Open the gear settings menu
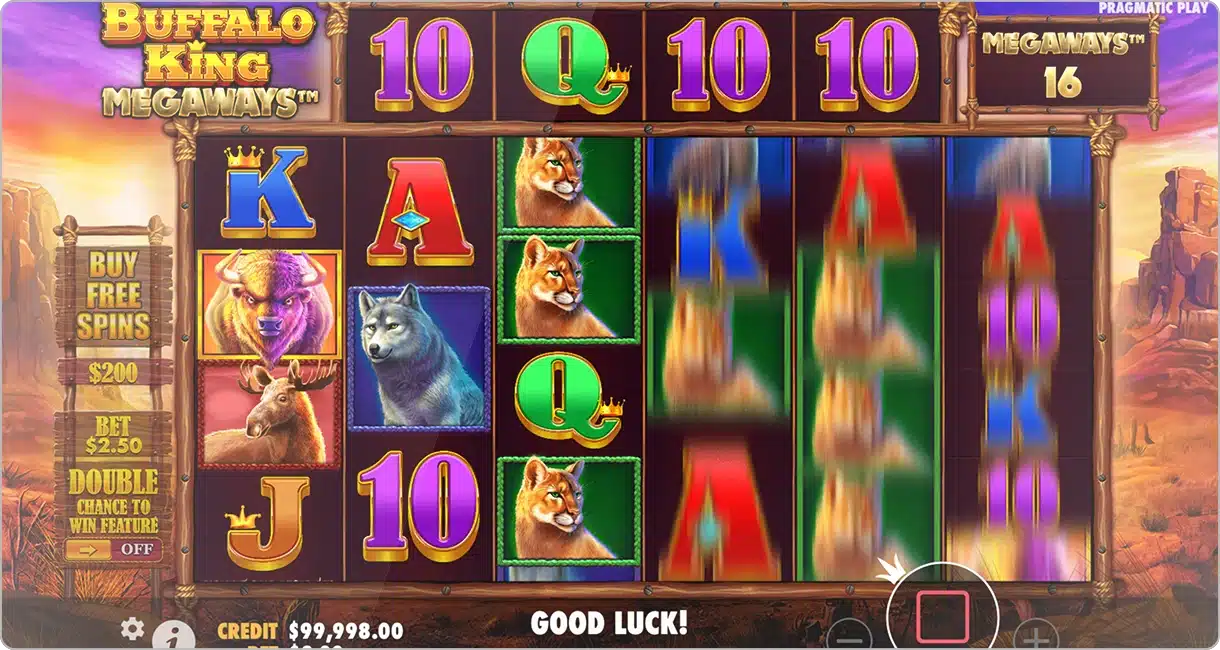Screen dimensions: 1220x650 pos(132,629)
